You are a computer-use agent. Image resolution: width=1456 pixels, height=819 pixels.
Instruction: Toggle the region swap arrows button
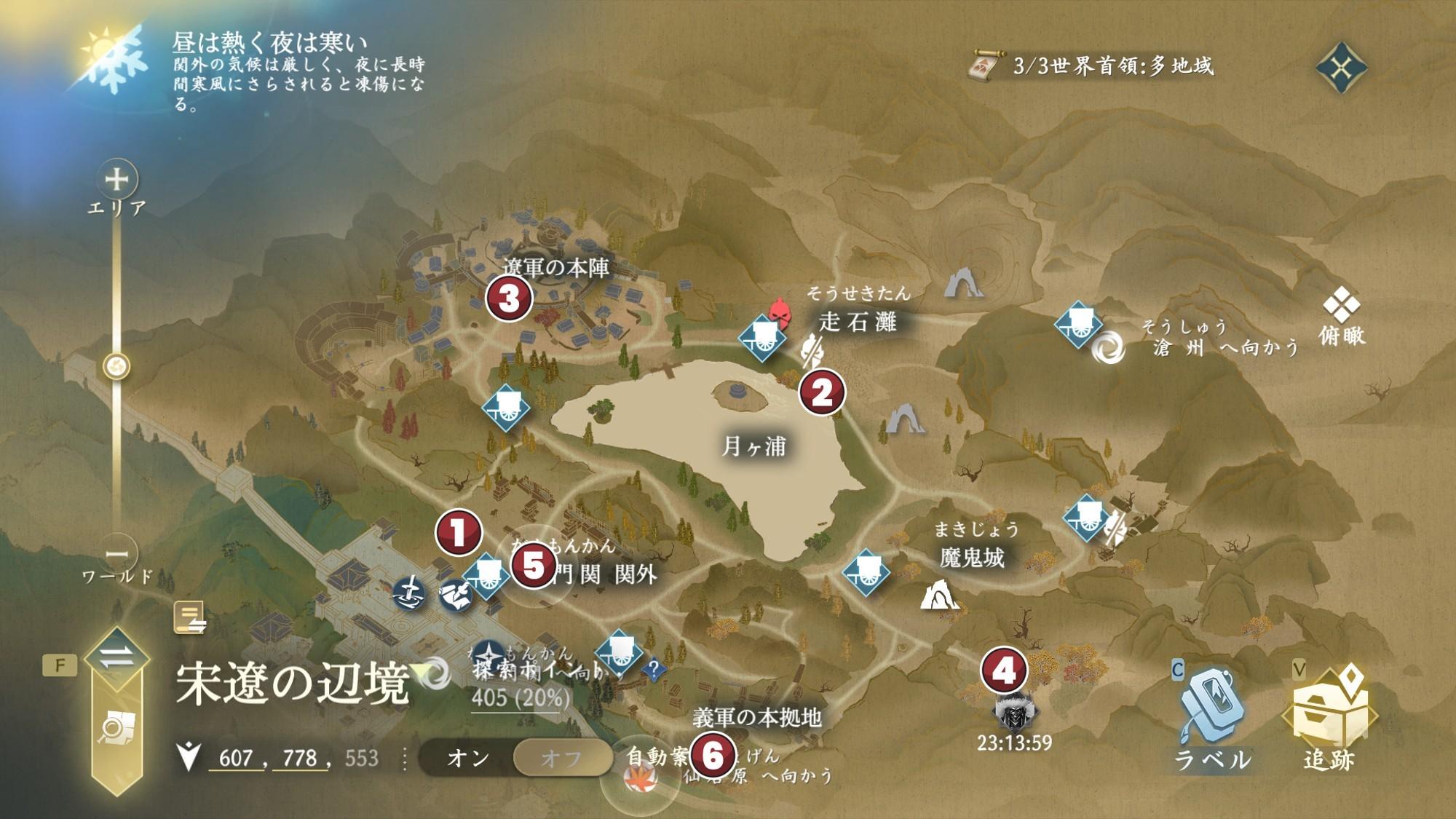[116, 657]
